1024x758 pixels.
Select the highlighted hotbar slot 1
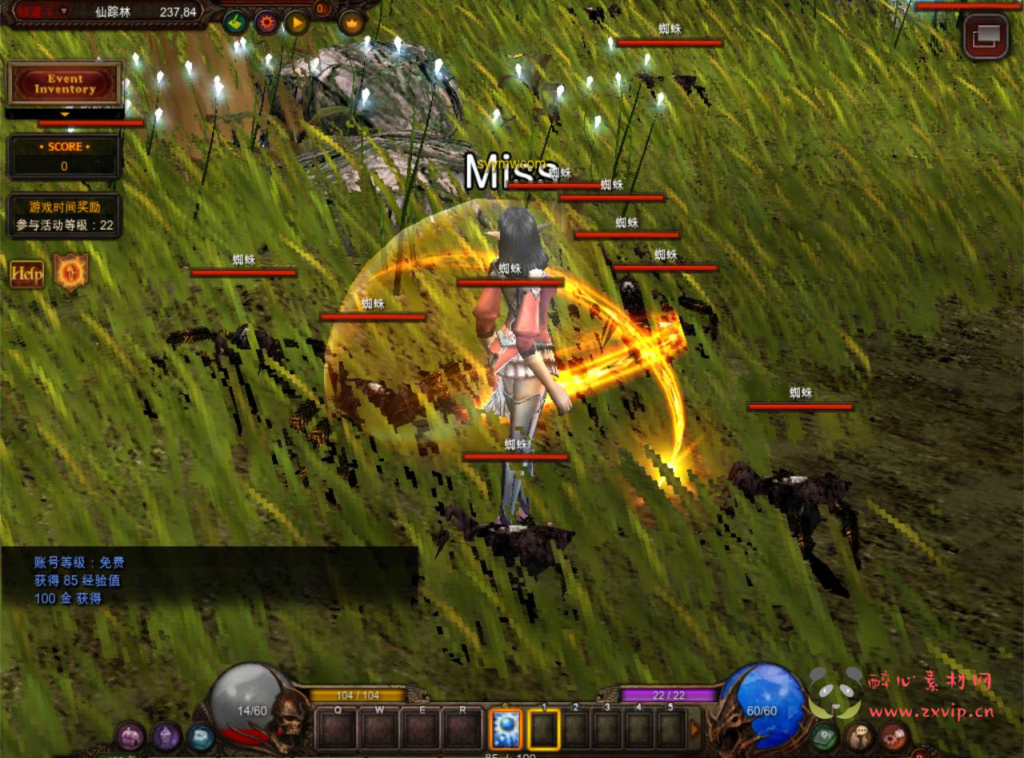[x=544, y=729]
